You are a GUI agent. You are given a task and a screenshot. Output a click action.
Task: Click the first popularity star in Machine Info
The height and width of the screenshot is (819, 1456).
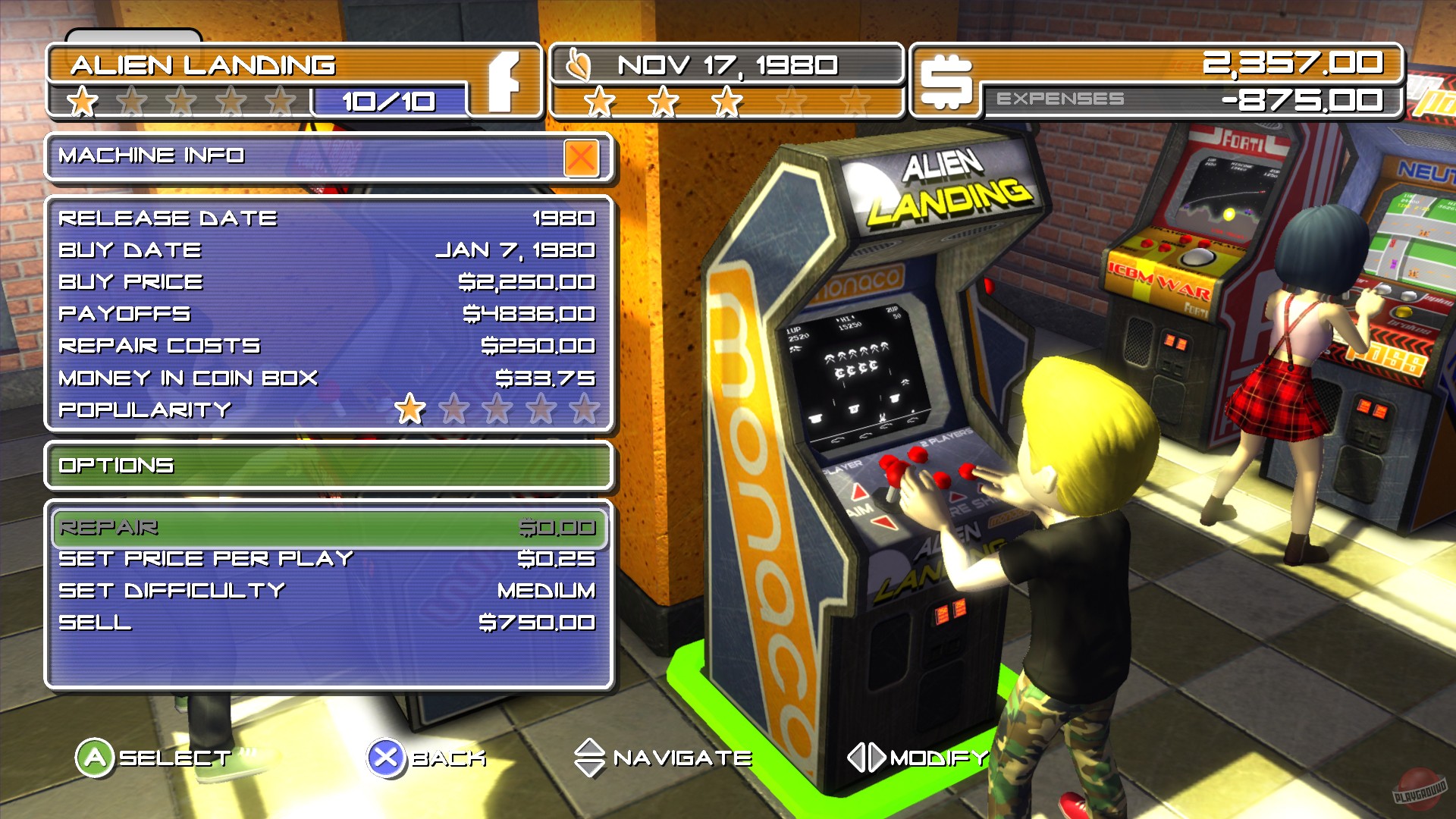[410, 409]
